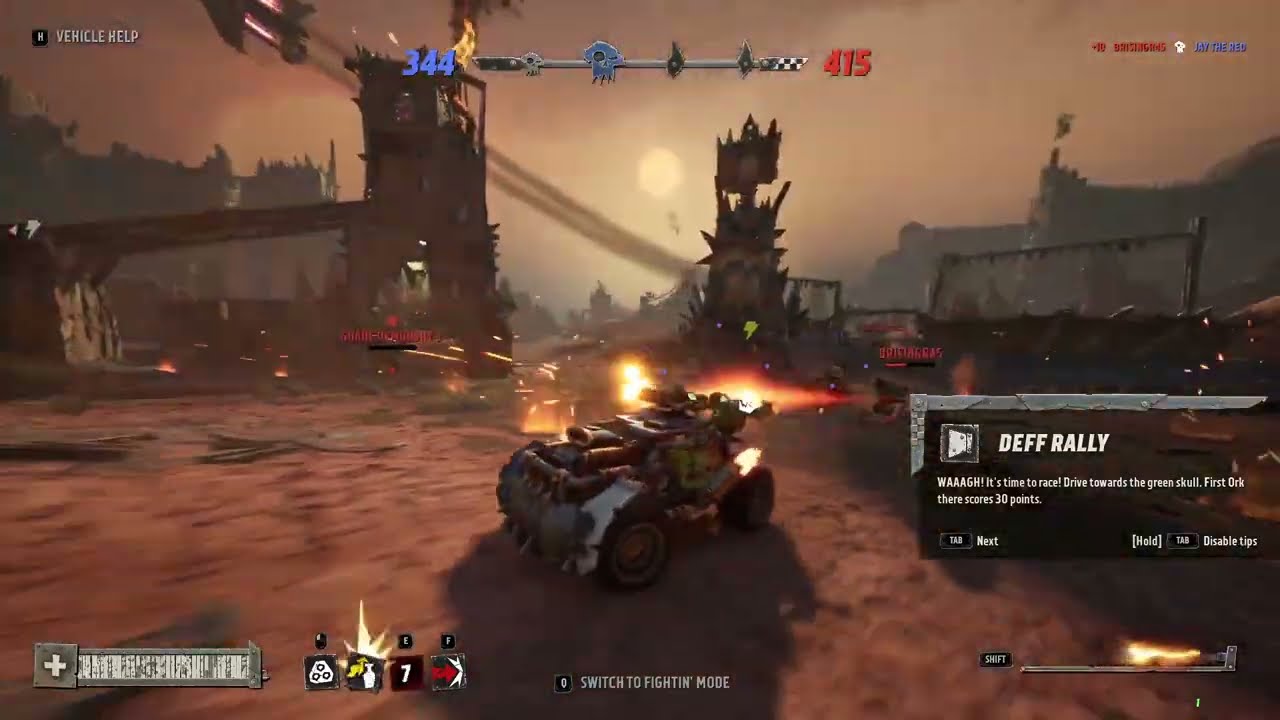Click Switch to Fightin' Mode
This screenshot has height=720, width=1280.
[654, 683]
